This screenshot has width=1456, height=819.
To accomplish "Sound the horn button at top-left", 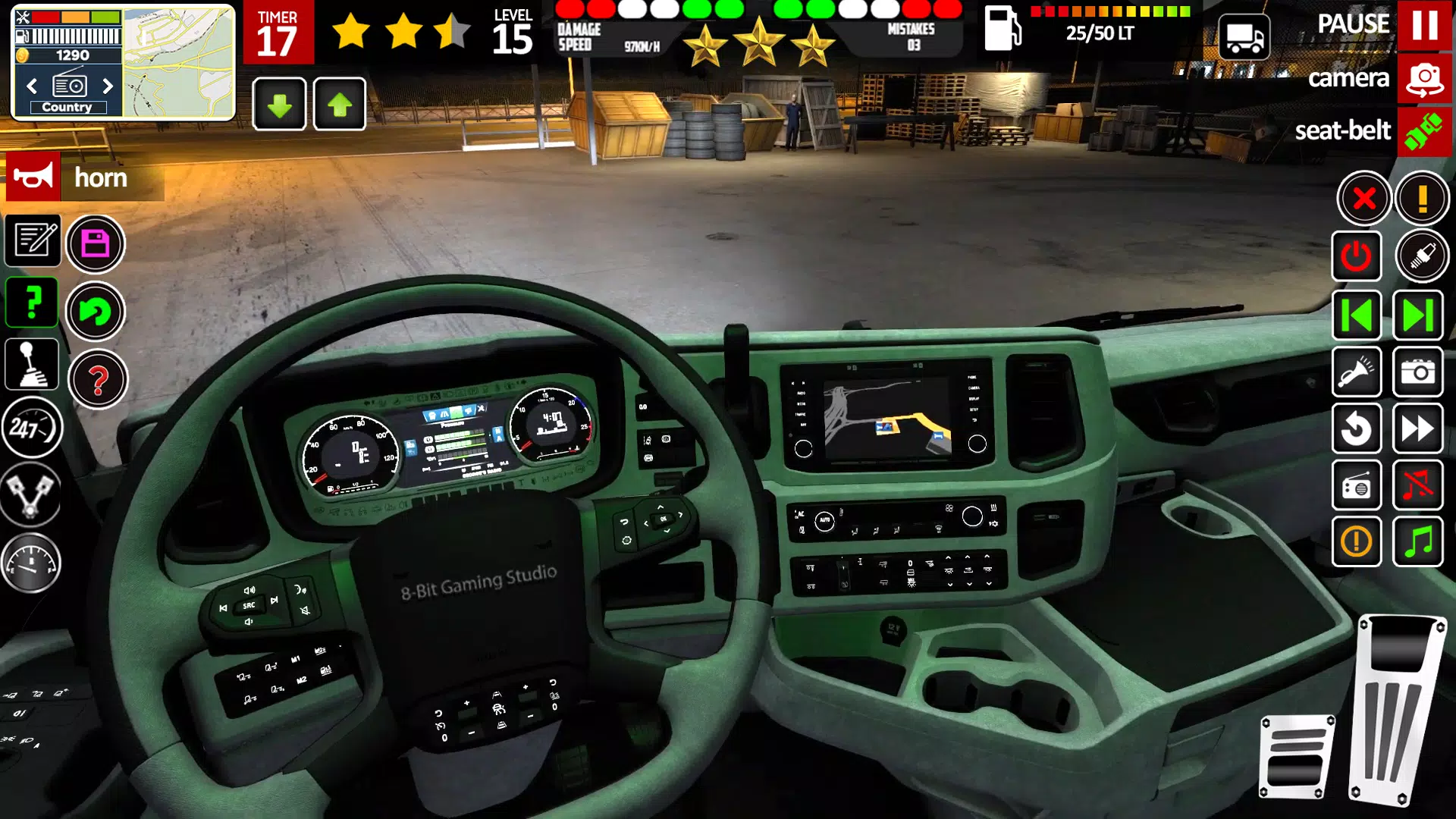I will tap(32, 177).
